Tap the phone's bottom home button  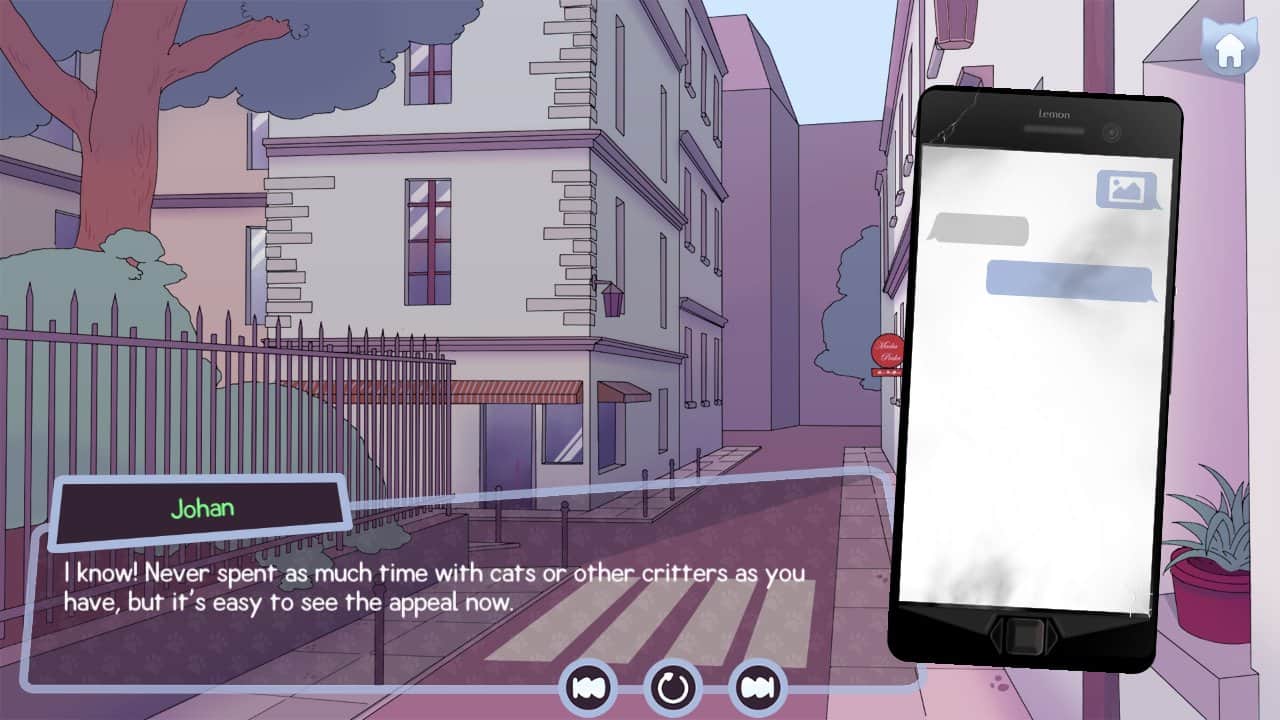1022,635
